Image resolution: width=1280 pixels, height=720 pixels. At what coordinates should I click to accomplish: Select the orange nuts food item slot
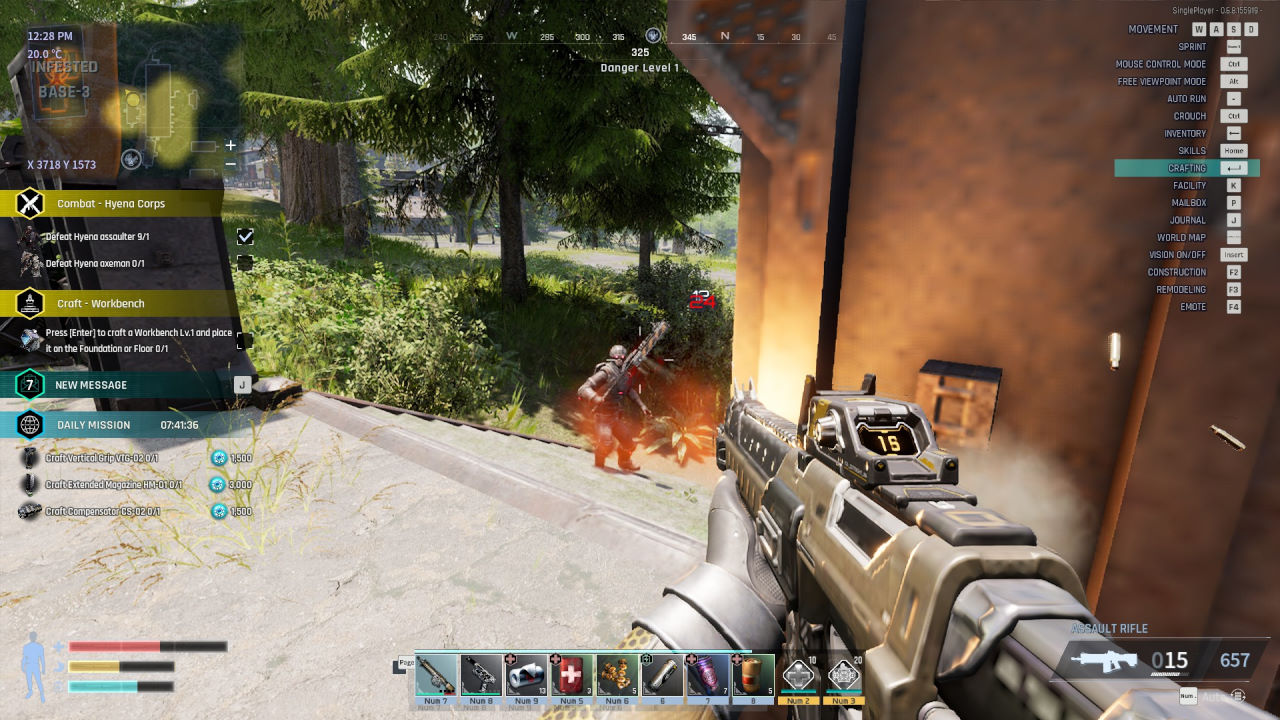point(617,675)
